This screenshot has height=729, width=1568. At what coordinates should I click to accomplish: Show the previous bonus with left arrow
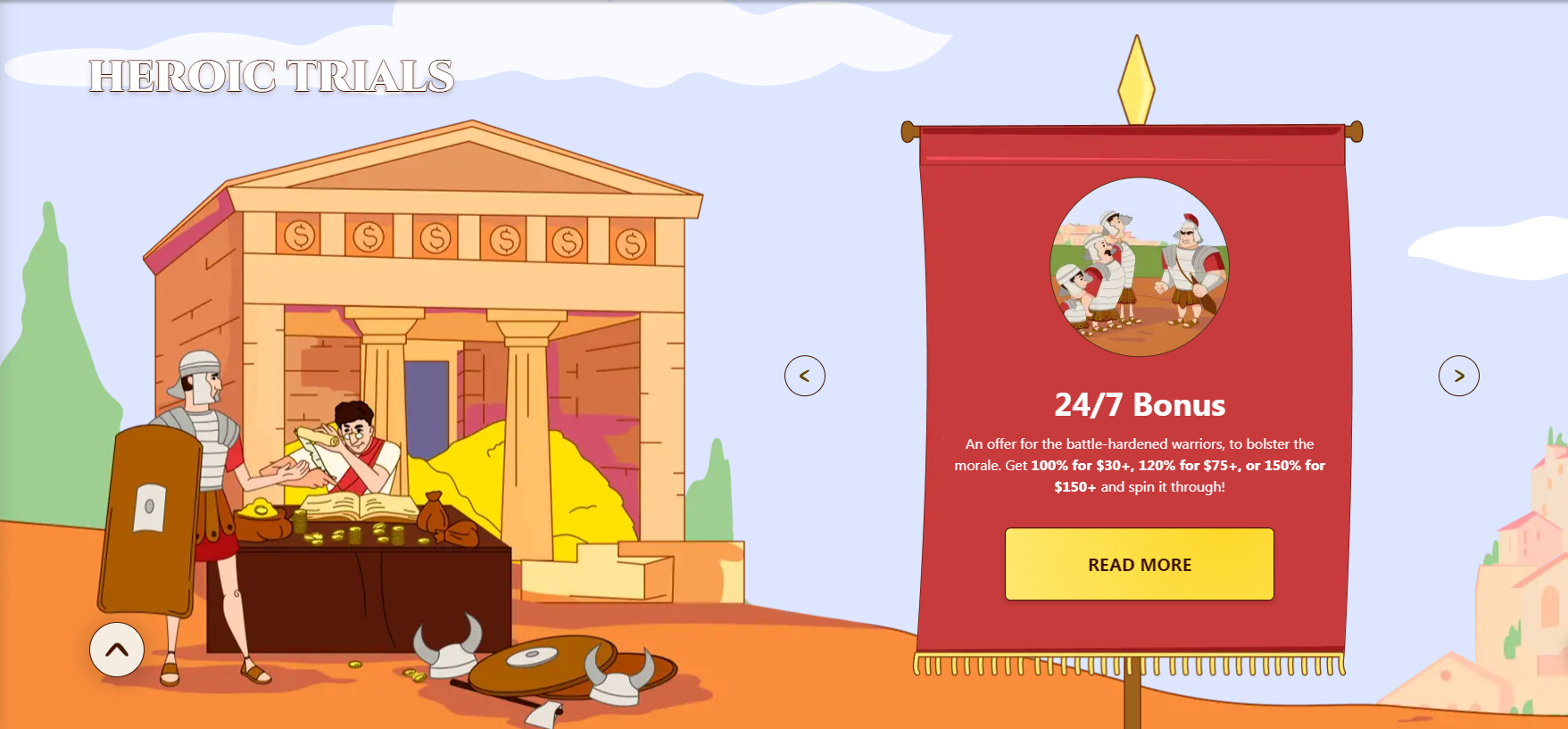point(804,376)
